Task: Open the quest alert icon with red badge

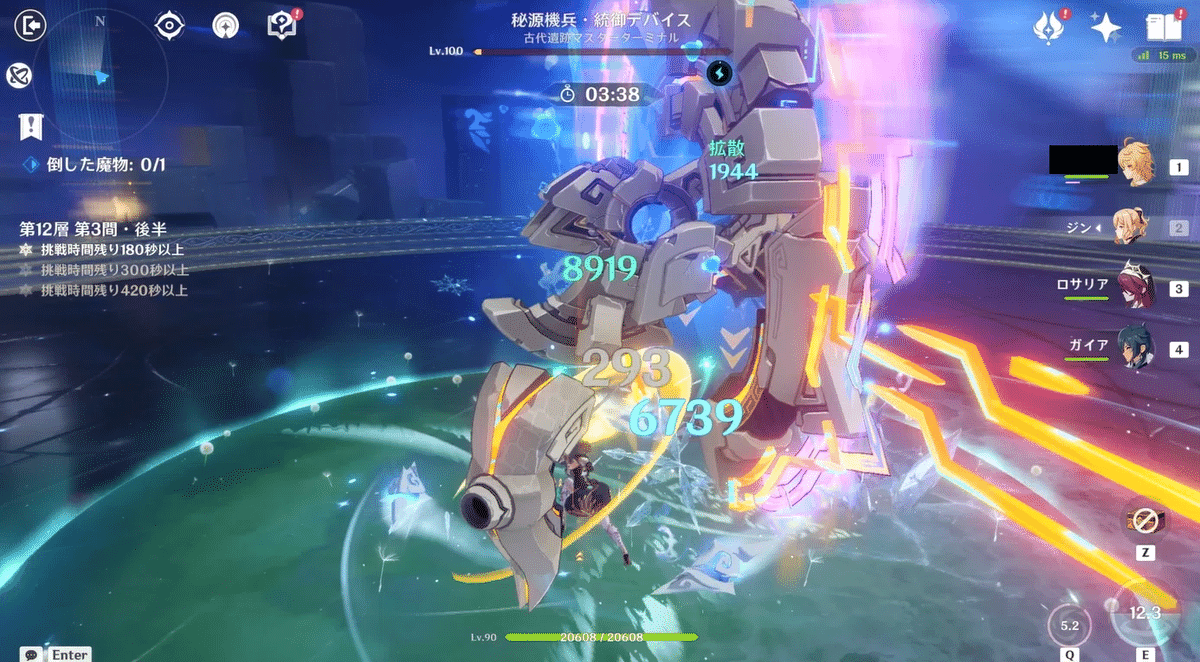Action: [283, 26]
